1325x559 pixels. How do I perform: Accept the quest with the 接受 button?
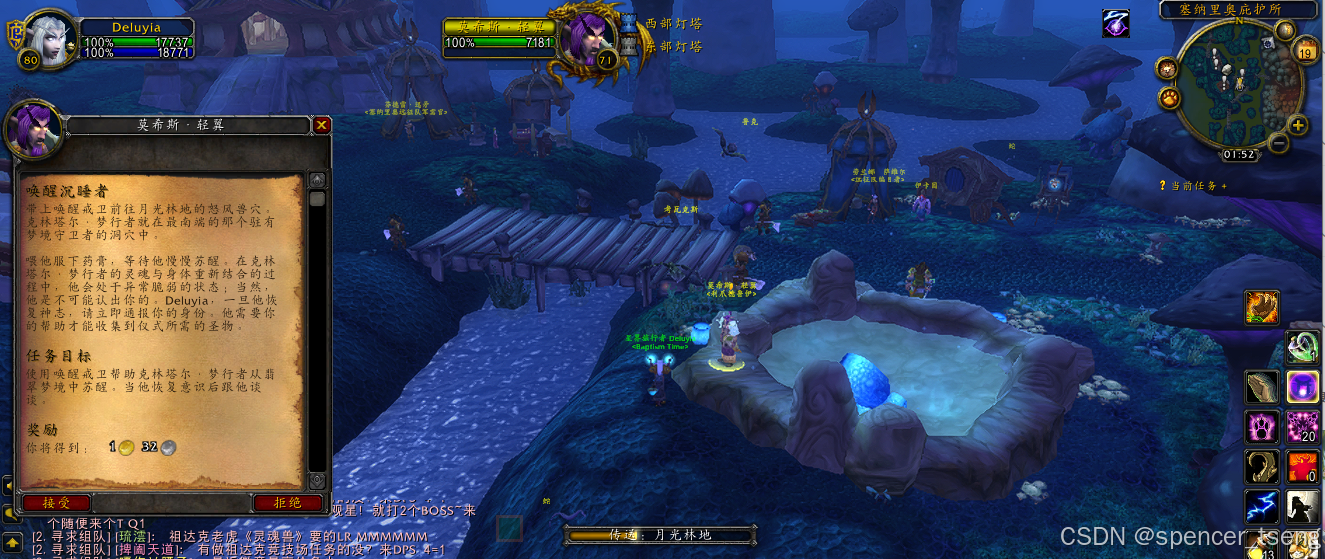(x=55, y=502)
